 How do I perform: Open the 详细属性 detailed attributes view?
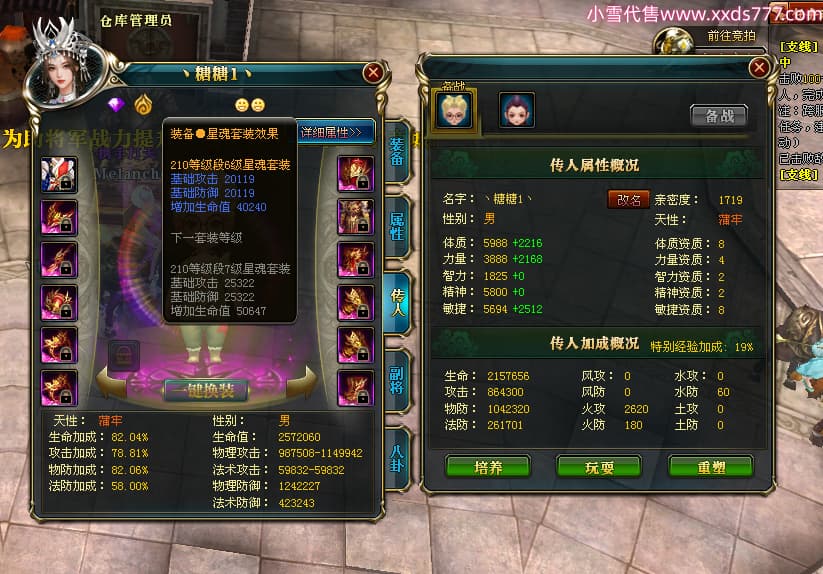335,131
